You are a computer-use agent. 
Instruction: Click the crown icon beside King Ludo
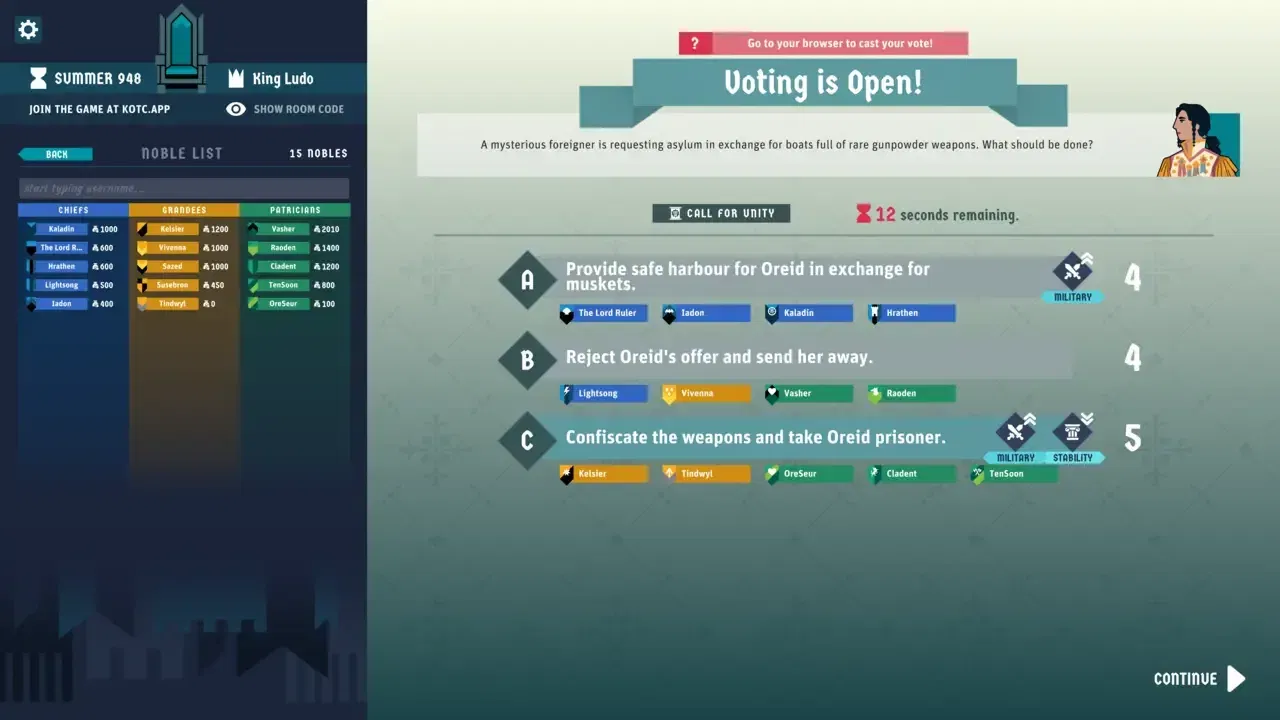pos(236,78)
